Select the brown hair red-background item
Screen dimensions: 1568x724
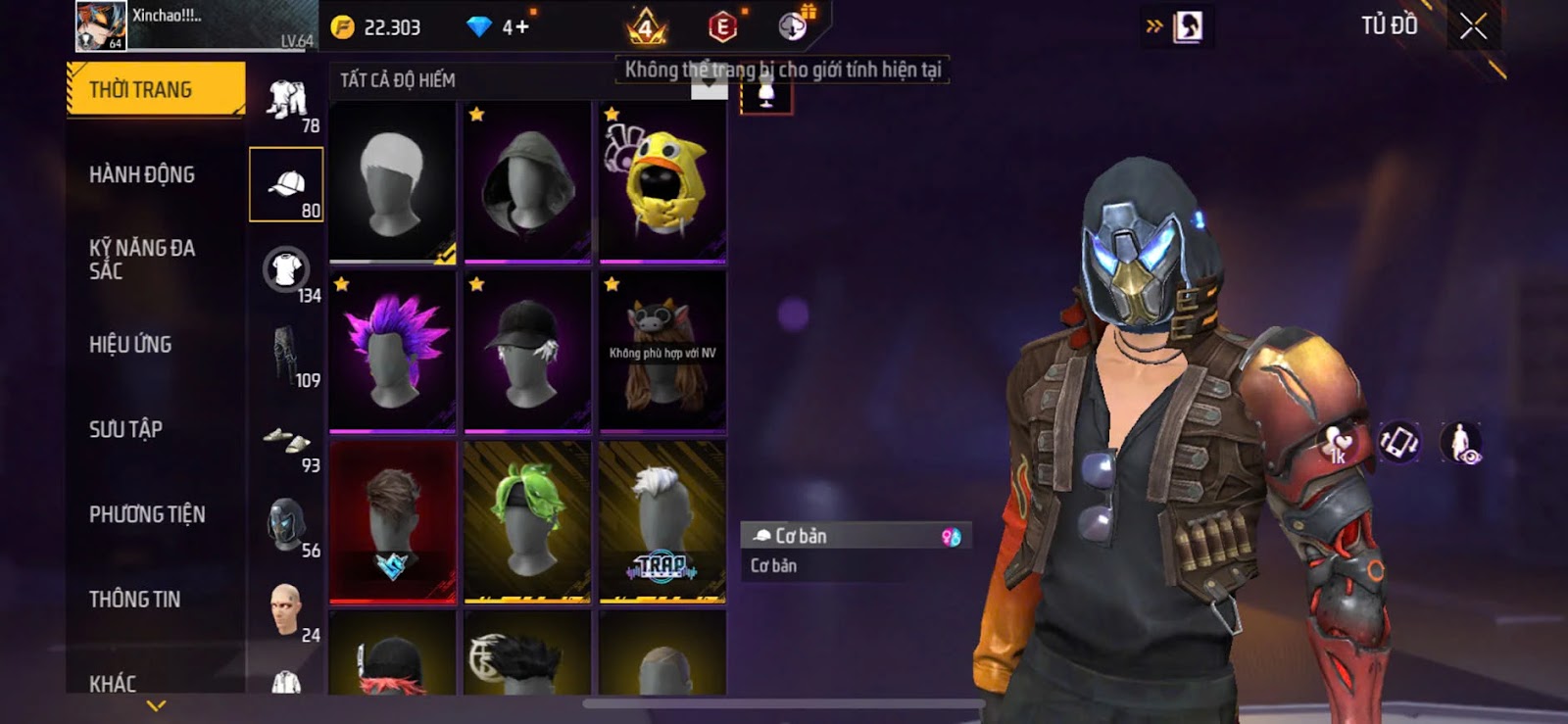[x=393, y=520]
